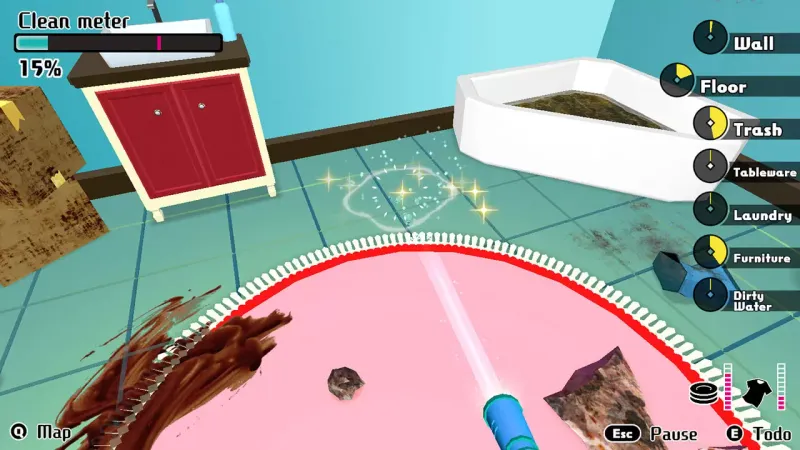
Task: Open the Tableware progress entry
Action: click(x=764, y=172)
